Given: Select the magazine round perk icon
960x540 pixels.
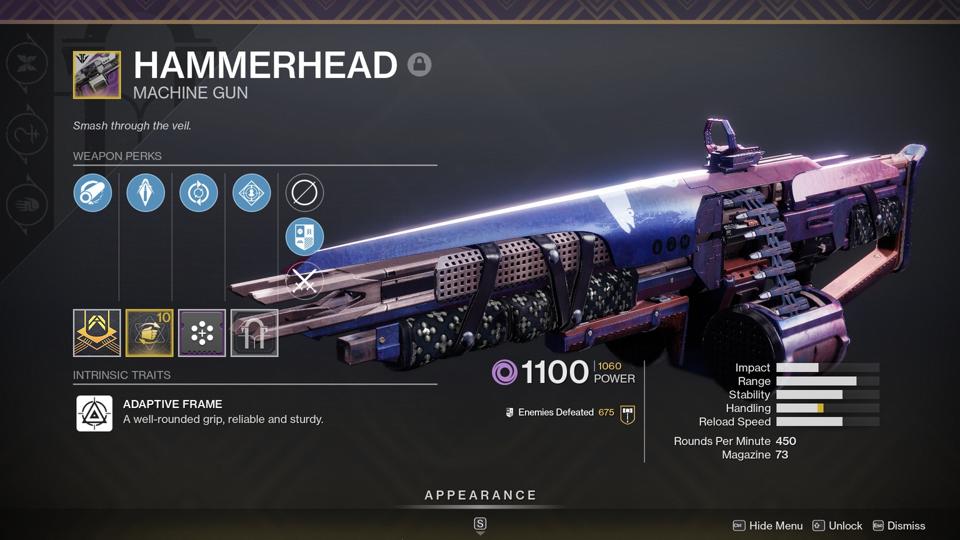Looking at the screenshot, I should pyautogui.click(x=146, y=193).
